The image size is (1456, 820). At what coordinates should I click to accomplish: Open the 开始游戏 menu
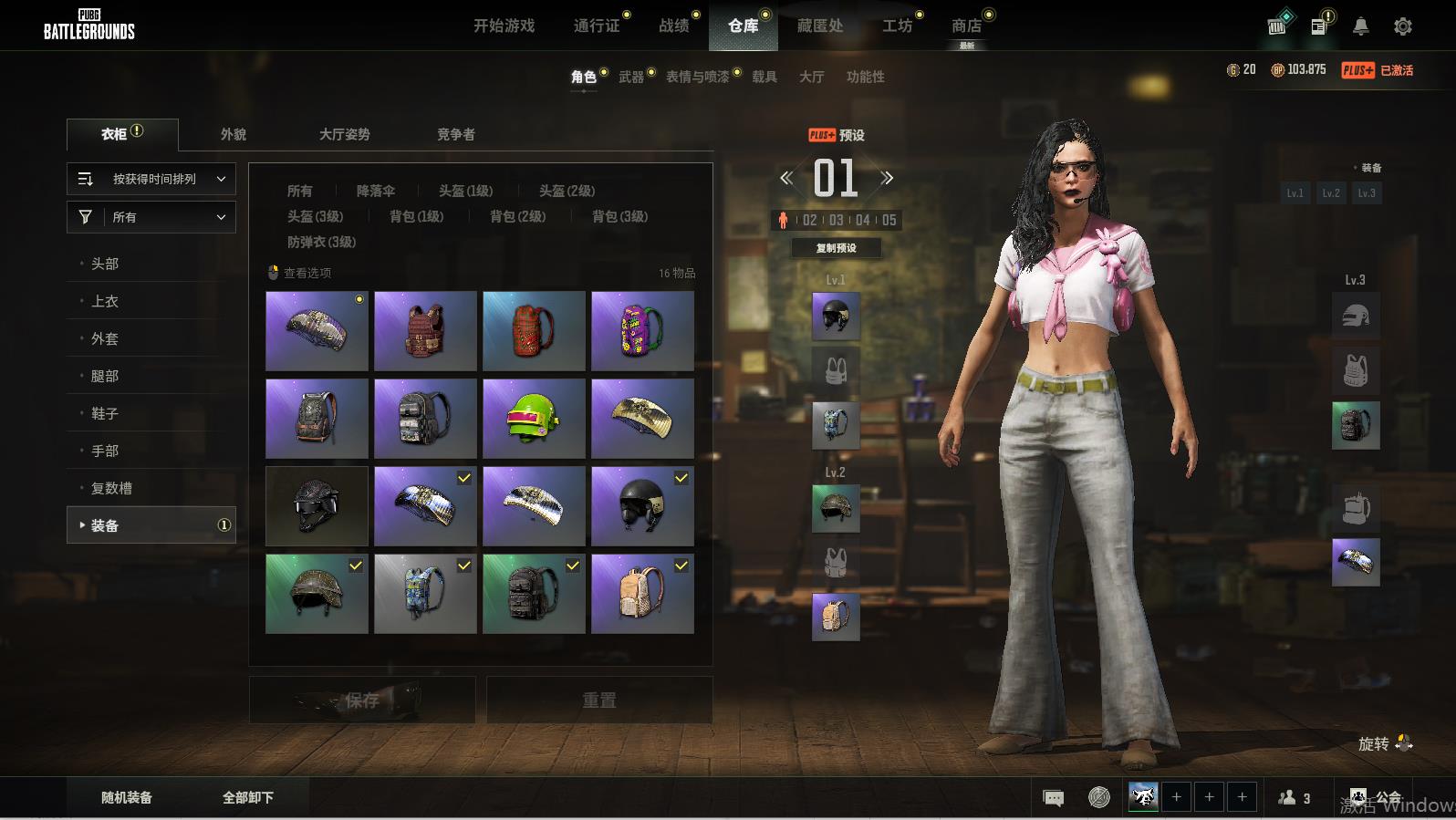504,26
